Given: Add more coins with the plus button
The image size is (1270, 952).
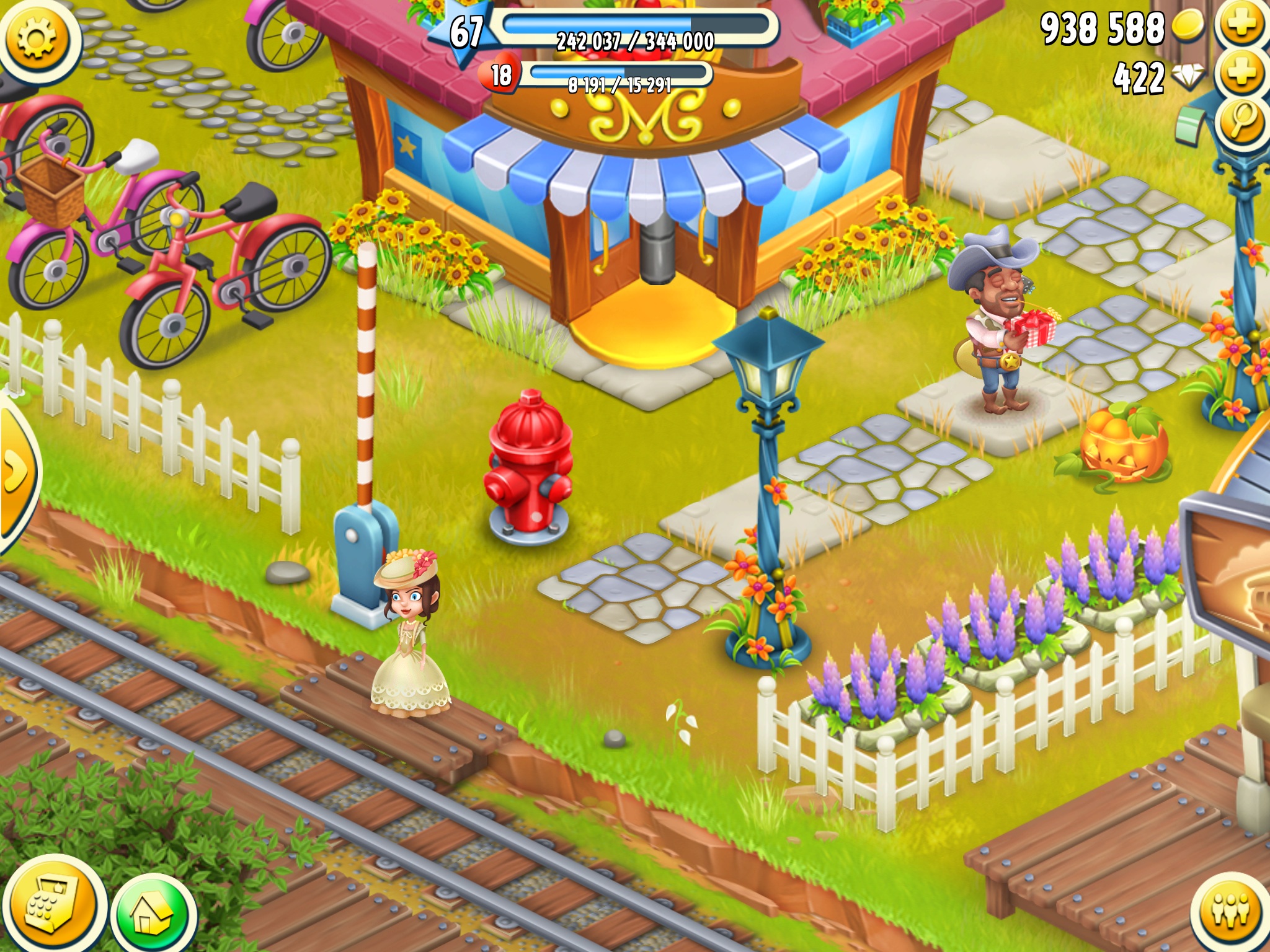Looking at the screenshot, I should [x=1241, y=26].
